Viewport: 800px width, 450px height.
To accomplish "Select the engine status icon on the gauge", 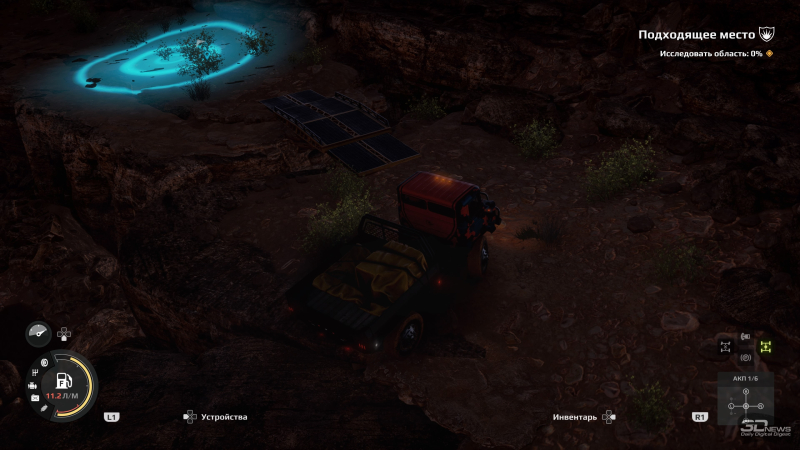I will point(33,386).
